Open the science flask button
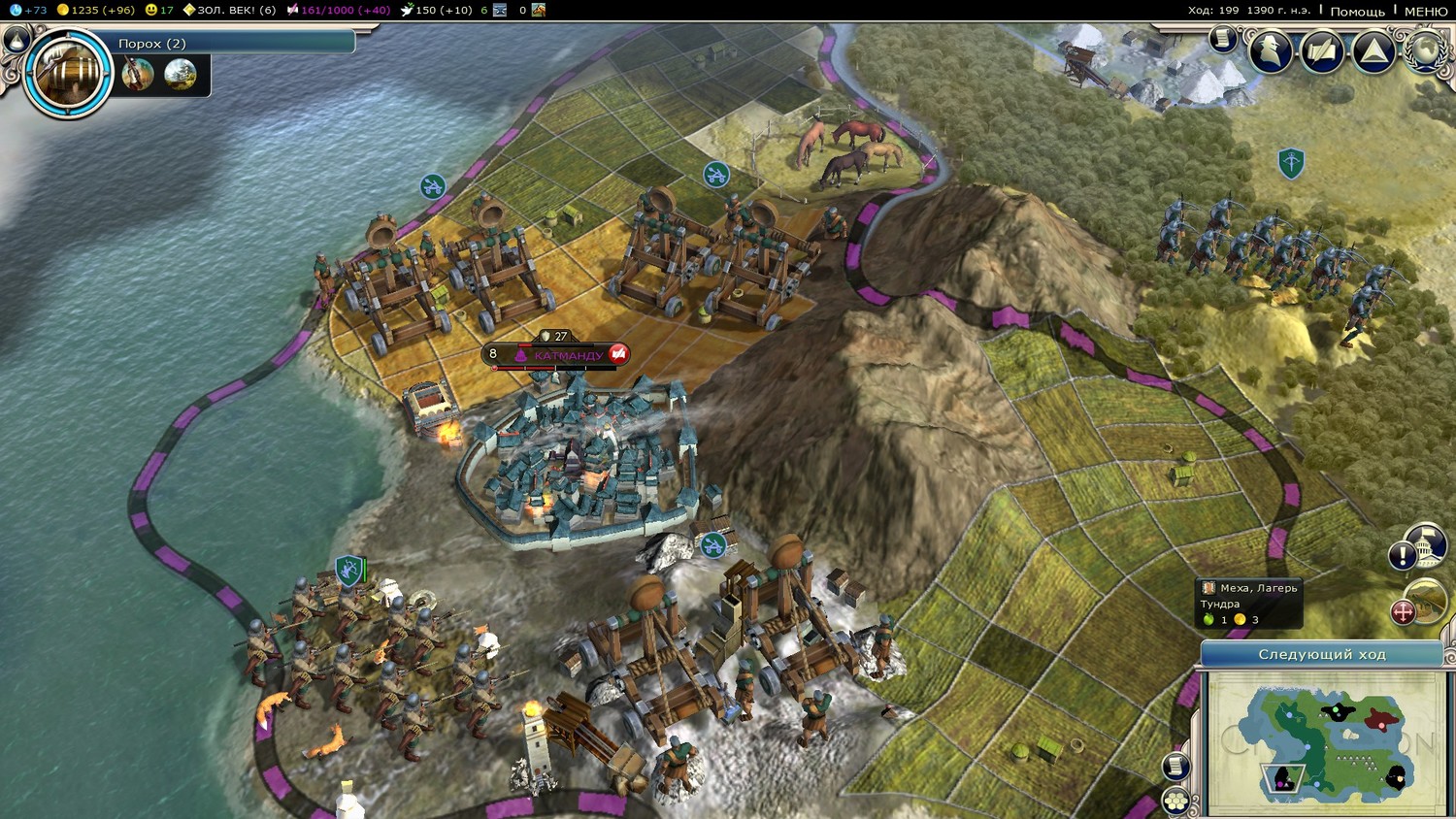1456x819 pixels. (x=16, y=38)
